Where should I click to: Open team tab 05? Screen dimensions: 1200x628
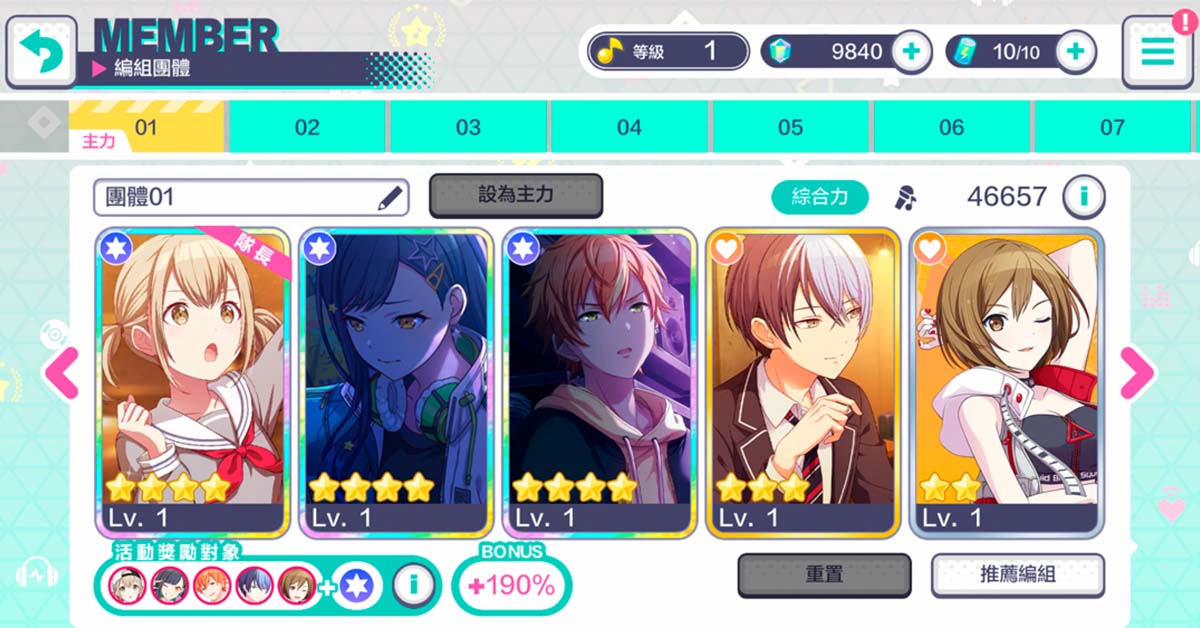coord(790,127)
